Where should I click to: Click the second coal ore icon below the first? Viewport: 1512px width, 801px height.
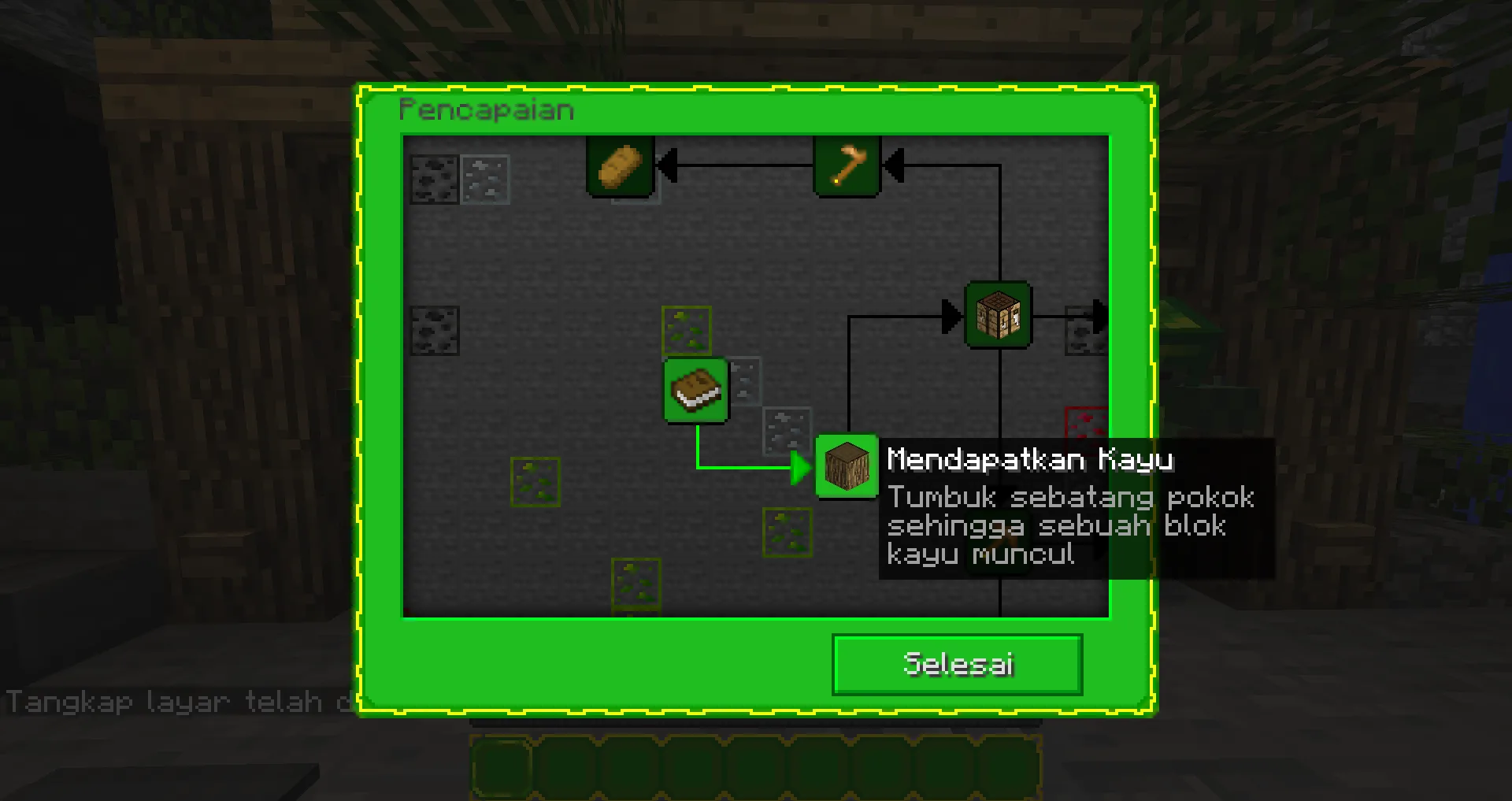coord(436,330)
